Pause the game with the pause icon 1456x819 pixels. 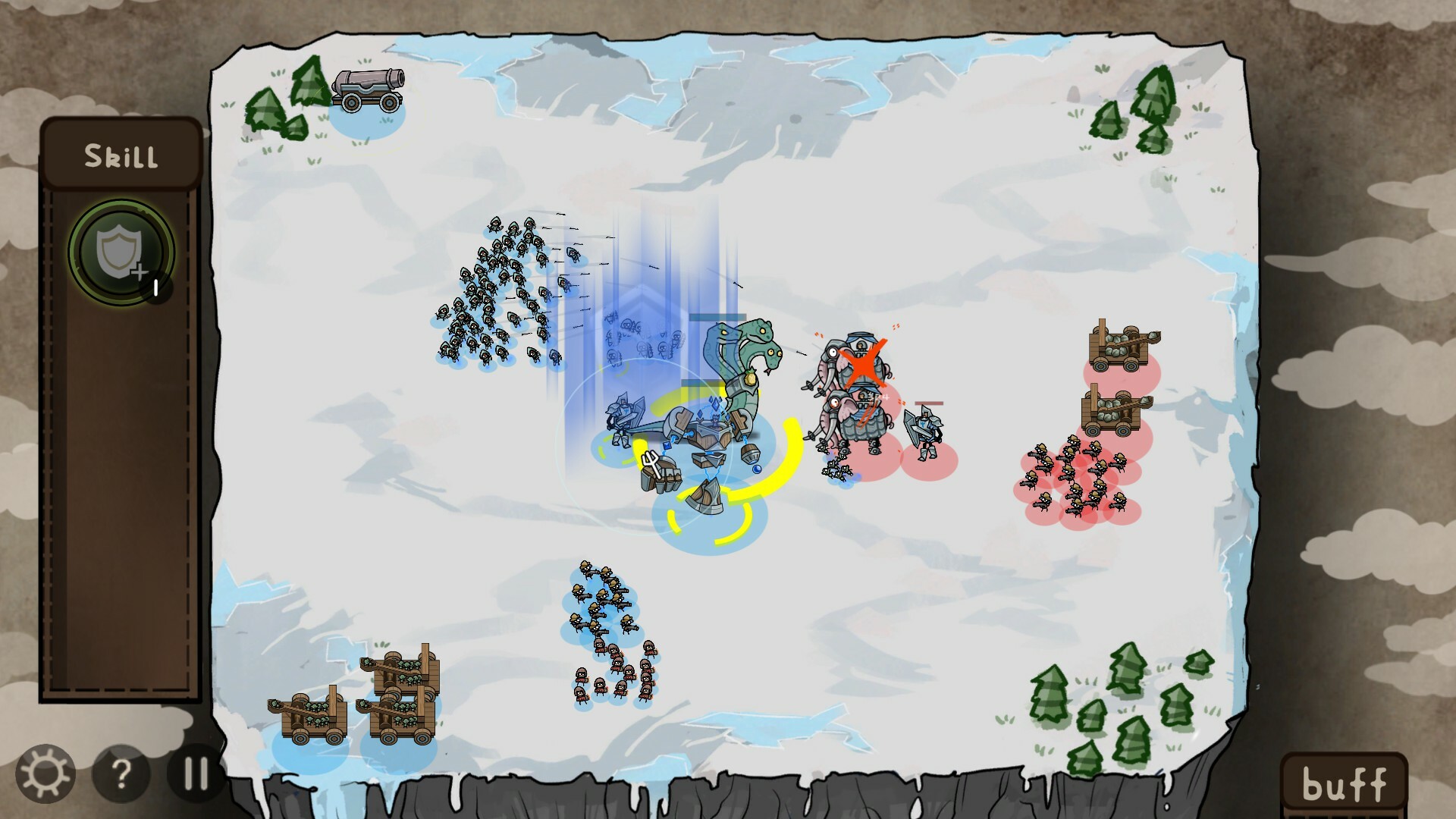click(x=195, y=774)
